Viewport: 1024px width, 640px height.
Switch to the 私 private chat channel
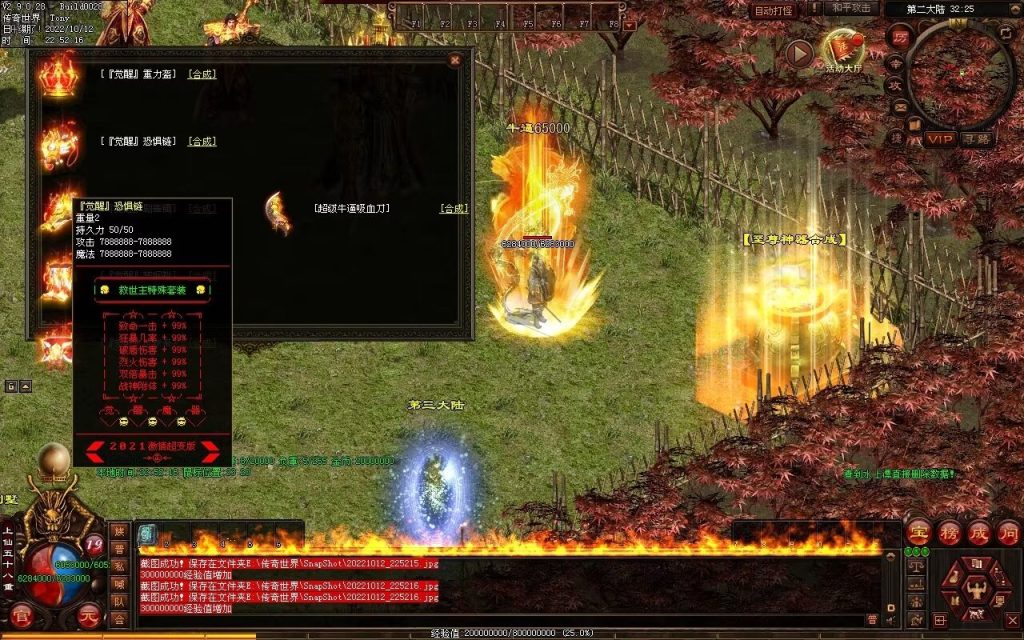coord(119,566)
